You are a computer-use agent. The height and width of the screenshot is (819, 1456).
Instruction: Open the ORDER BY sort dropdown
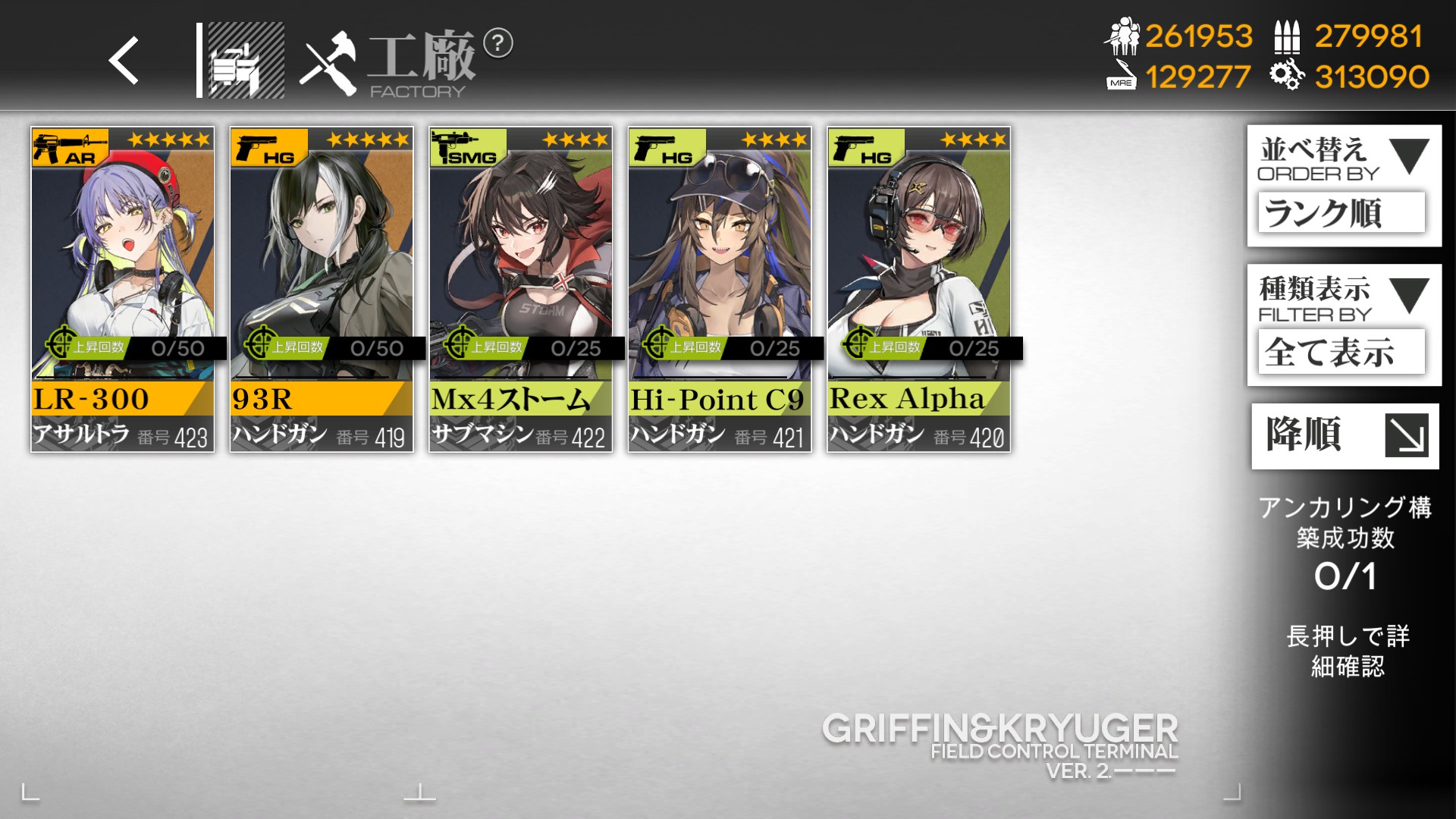1344,186
